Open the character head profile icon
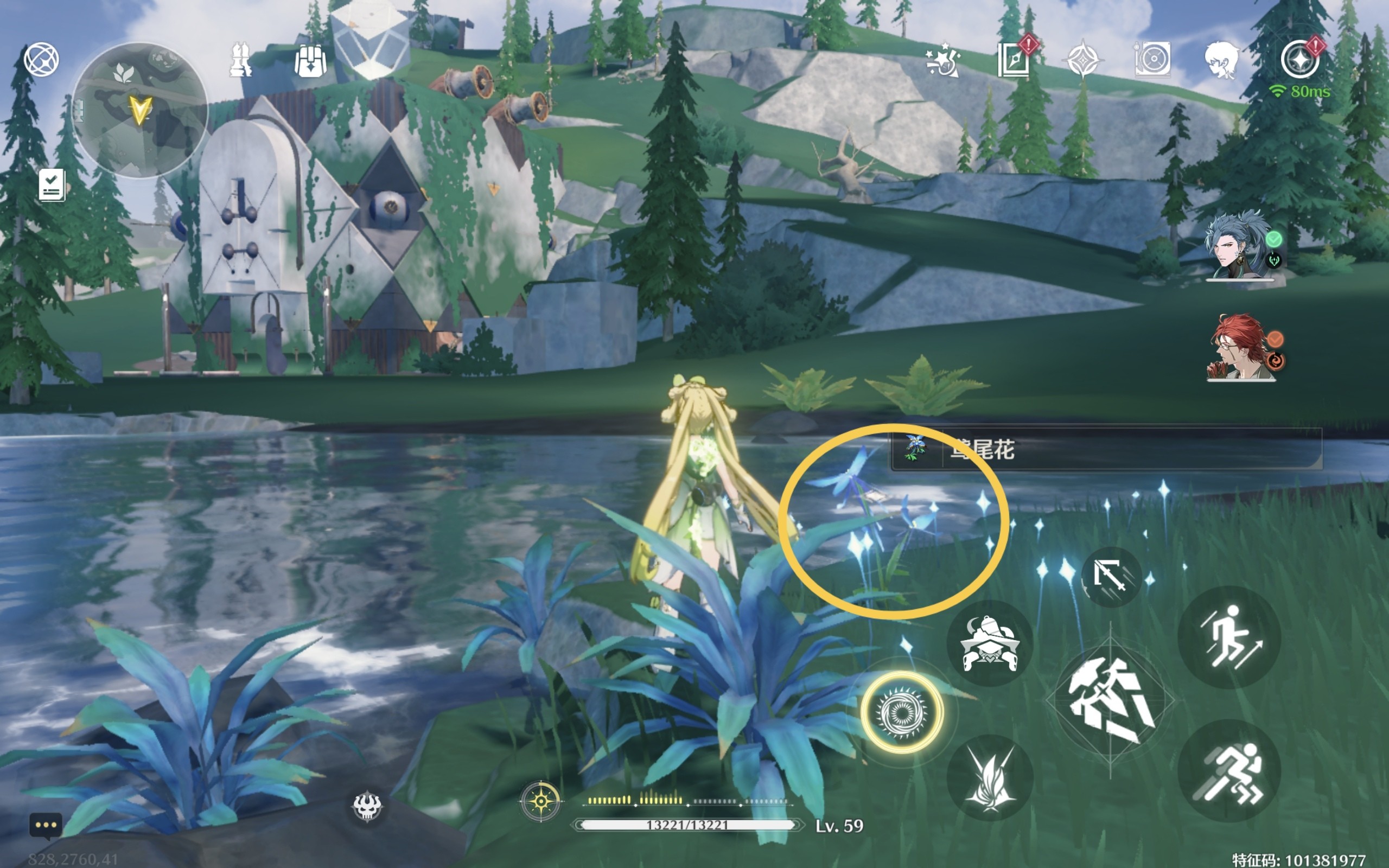 [x=1221, y=60]
